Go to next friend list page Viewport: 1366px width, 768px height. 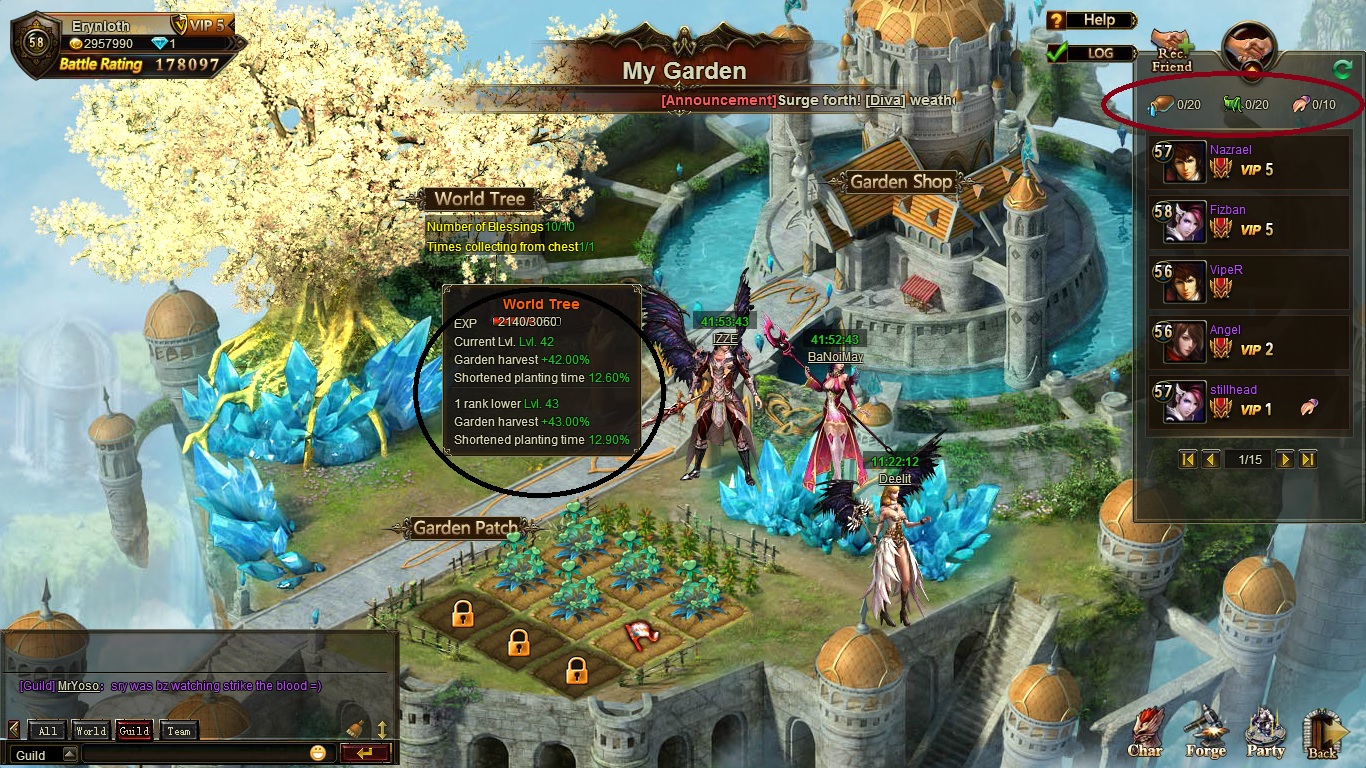pos(1285,459)
